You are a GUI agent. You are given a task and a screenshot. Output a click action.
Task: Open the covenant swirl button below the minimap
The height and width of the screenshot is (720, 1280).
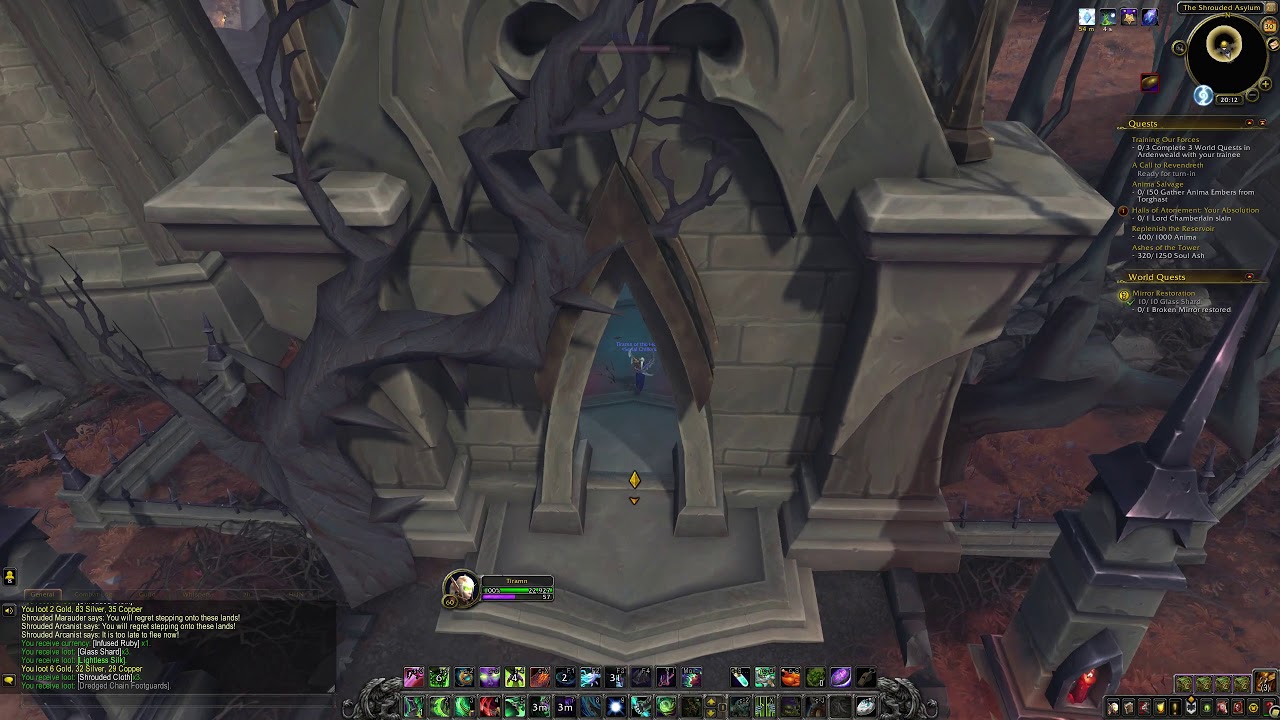[x=1203, y=96]
